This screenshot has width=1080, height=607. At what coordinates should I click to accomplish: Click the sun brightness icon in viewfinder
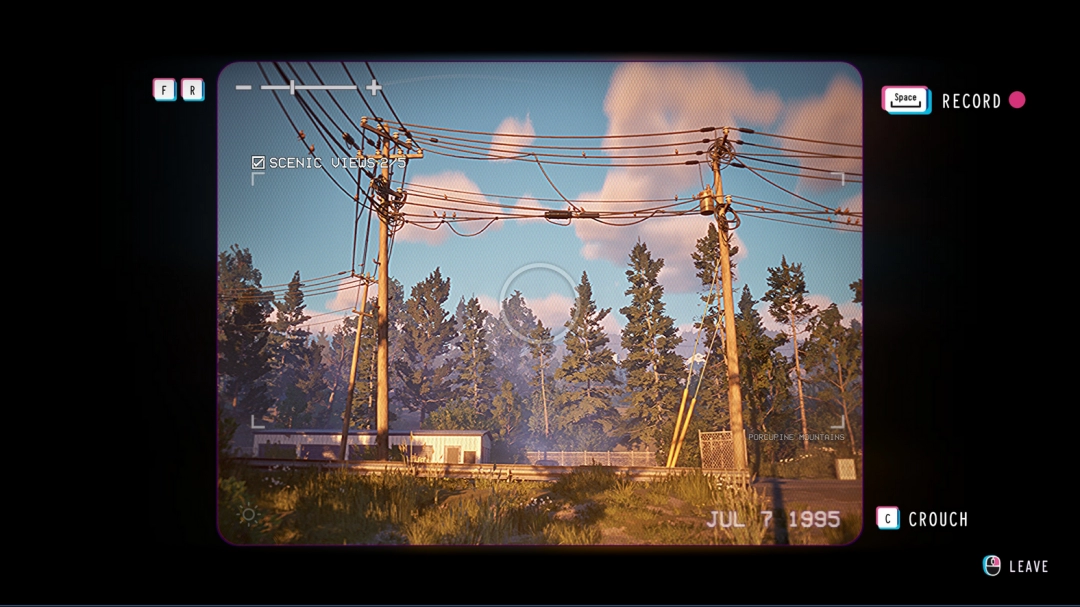[248, 515]
